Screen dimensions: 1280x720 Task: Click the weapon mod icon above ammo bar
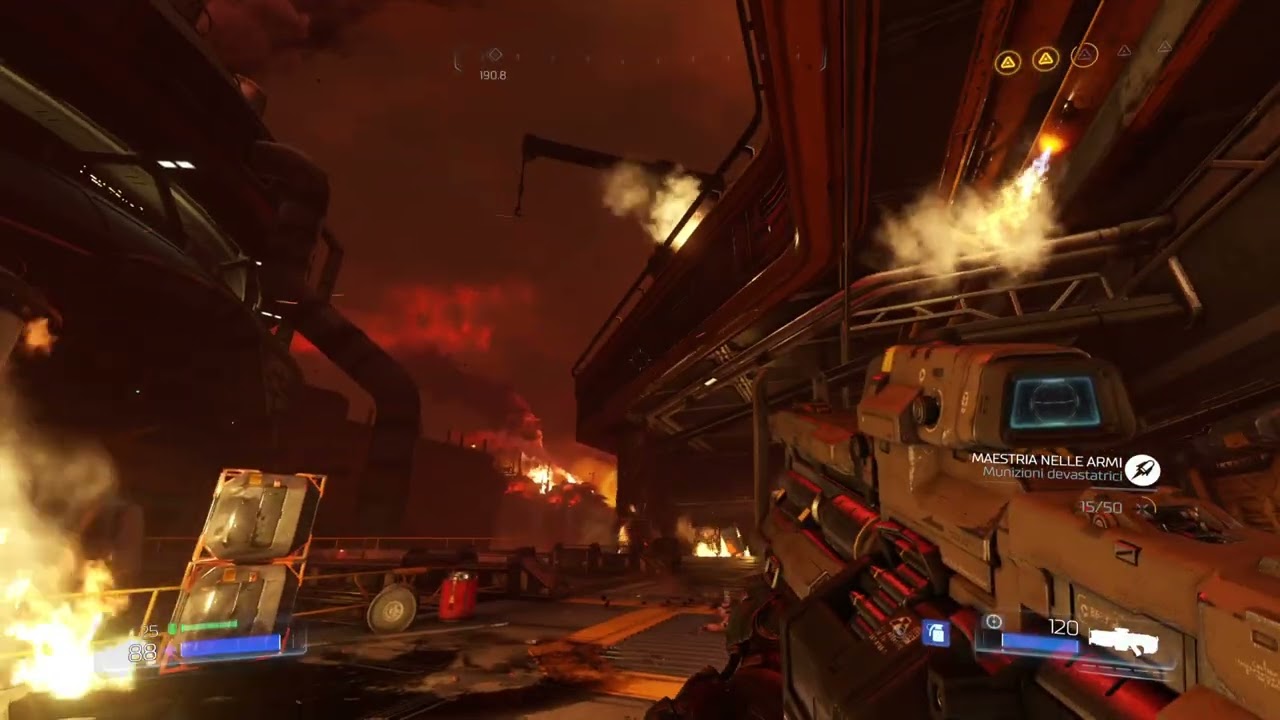point(993,622)
